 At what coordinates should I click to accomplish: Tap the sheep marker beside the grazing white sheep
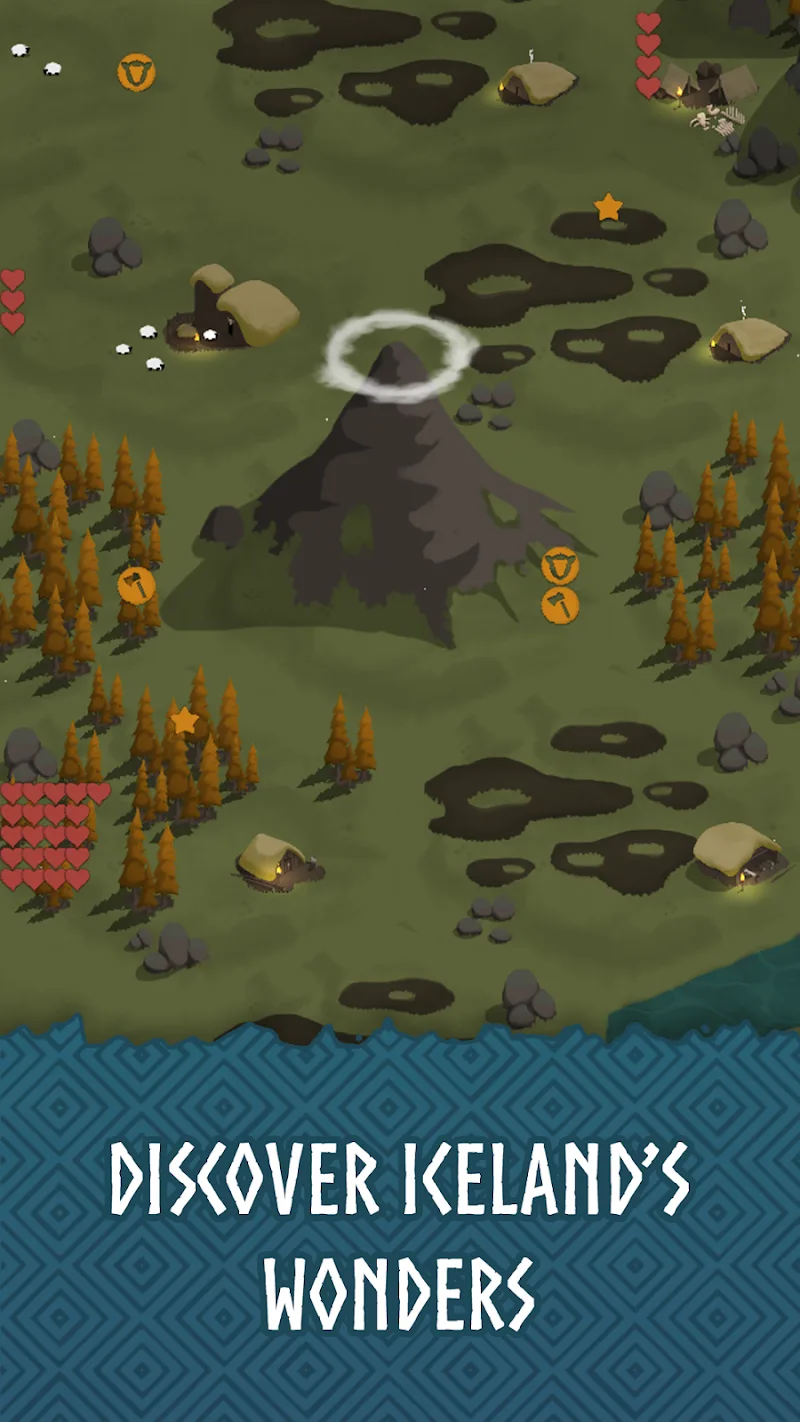tap(136, 72)
